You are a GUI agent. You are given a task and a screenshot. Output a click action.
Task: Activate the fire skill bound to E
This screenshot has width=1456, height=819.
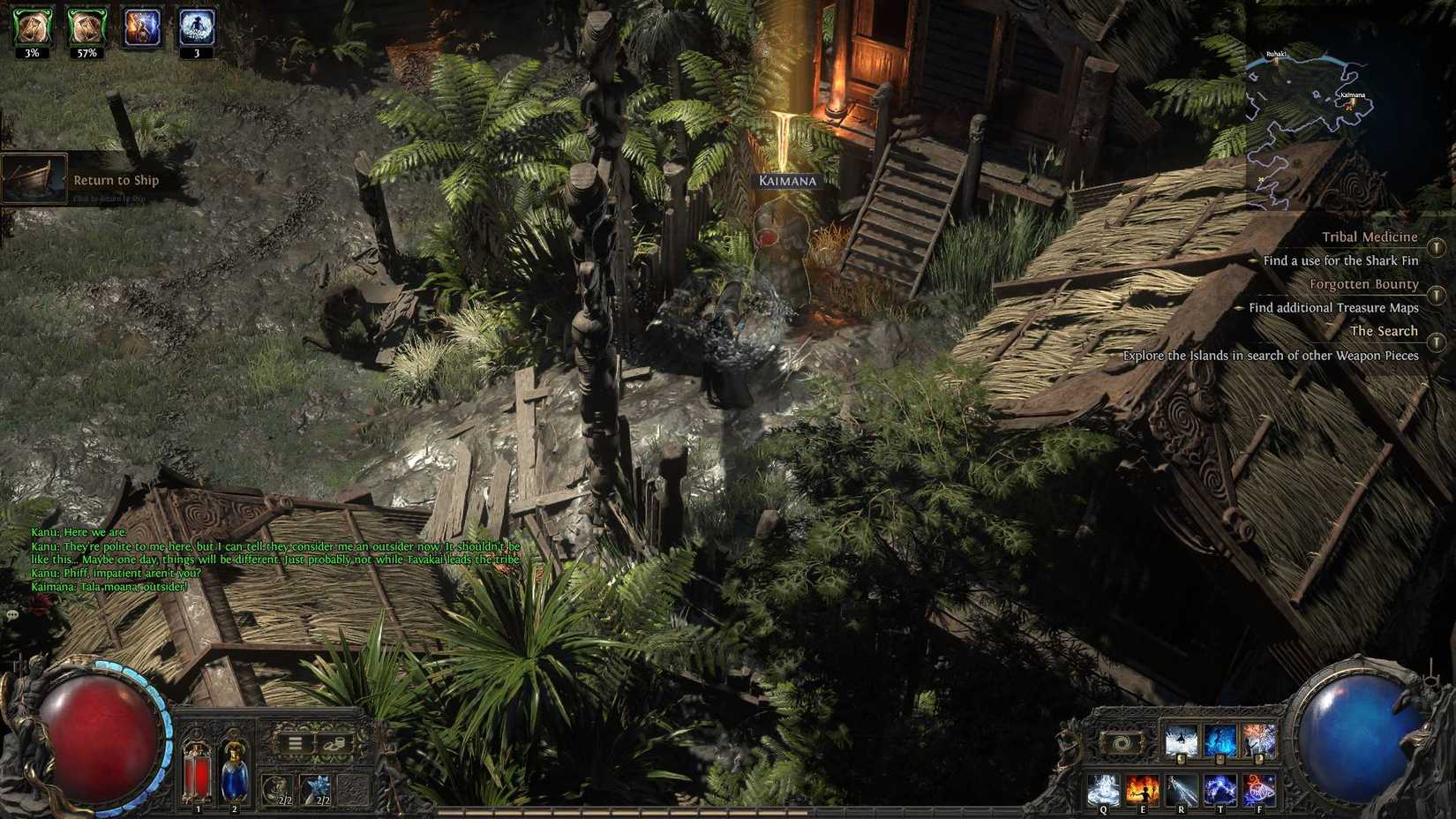click(x=1142, y=788)
